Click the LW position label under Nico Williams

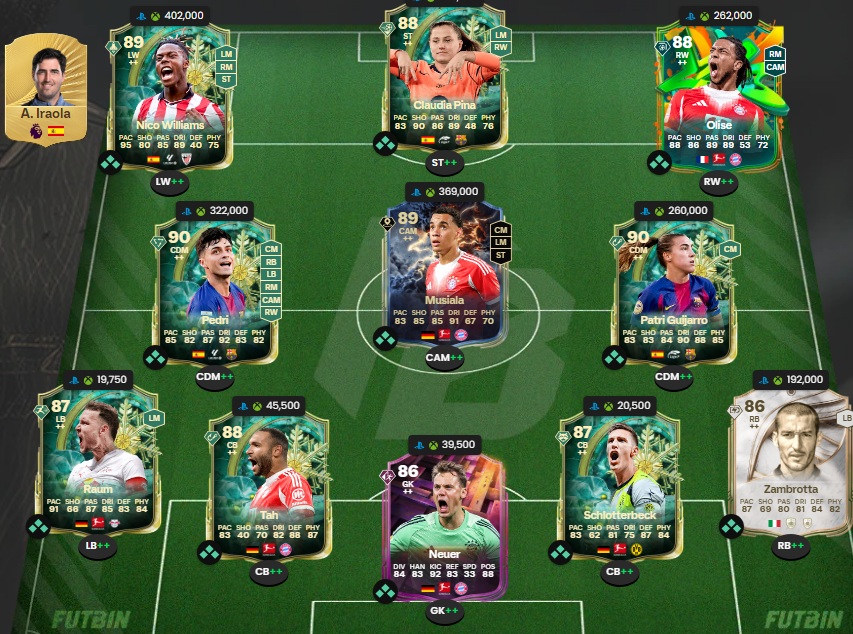(x=170, y=182)
